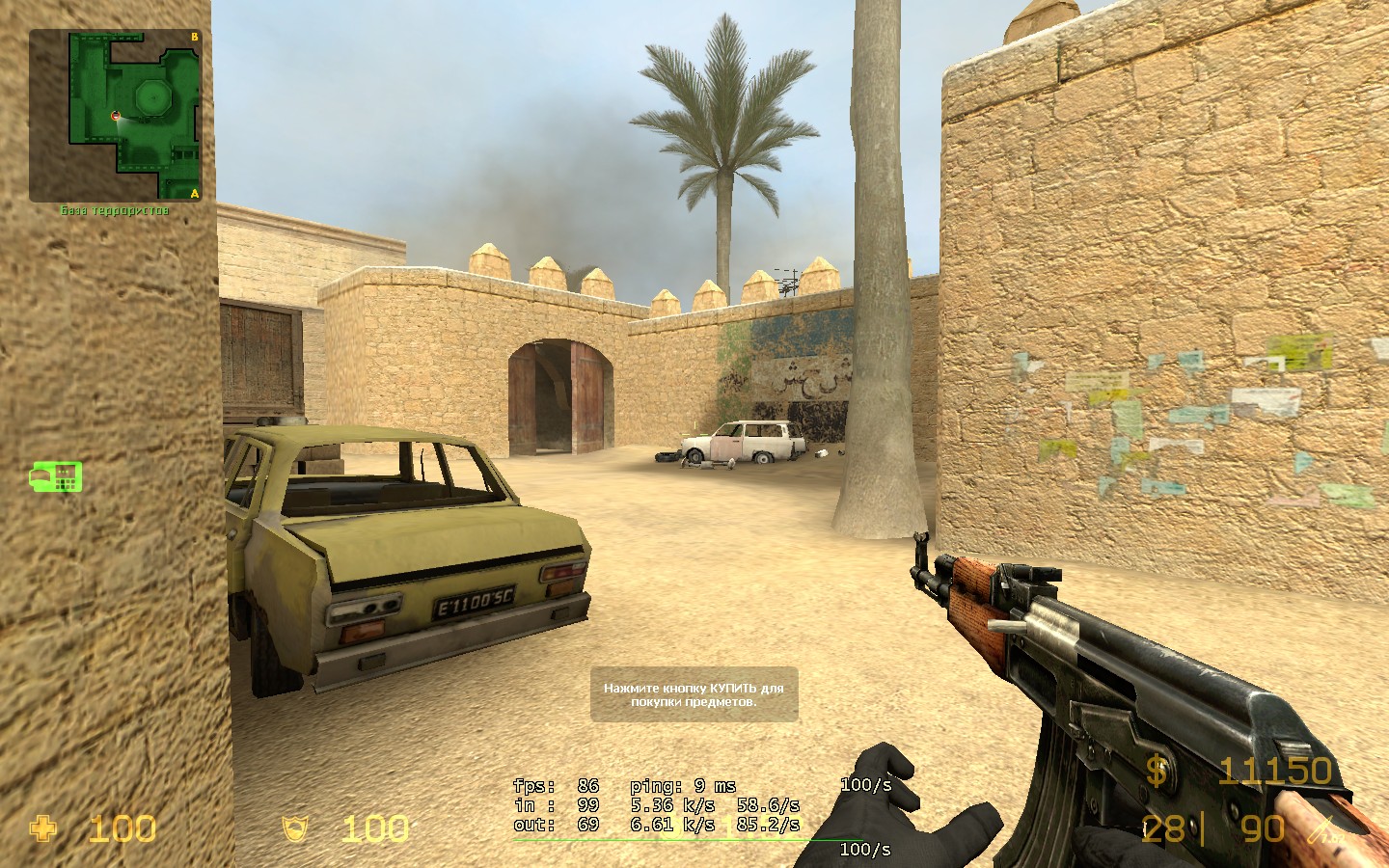This screenshot has width=1389, height=868.
Task: Select the green buy zone icon
Action: 56,476
